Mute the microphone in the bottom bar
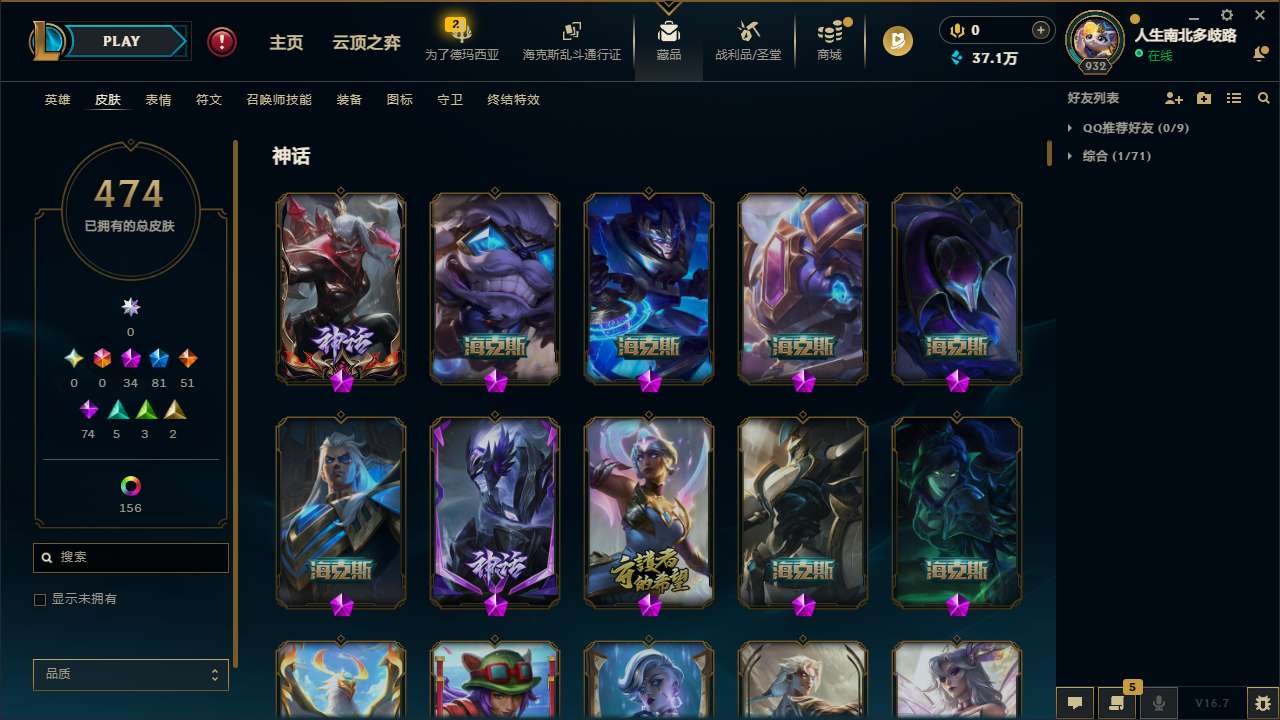1280x720 pixels. [1158, 703]
